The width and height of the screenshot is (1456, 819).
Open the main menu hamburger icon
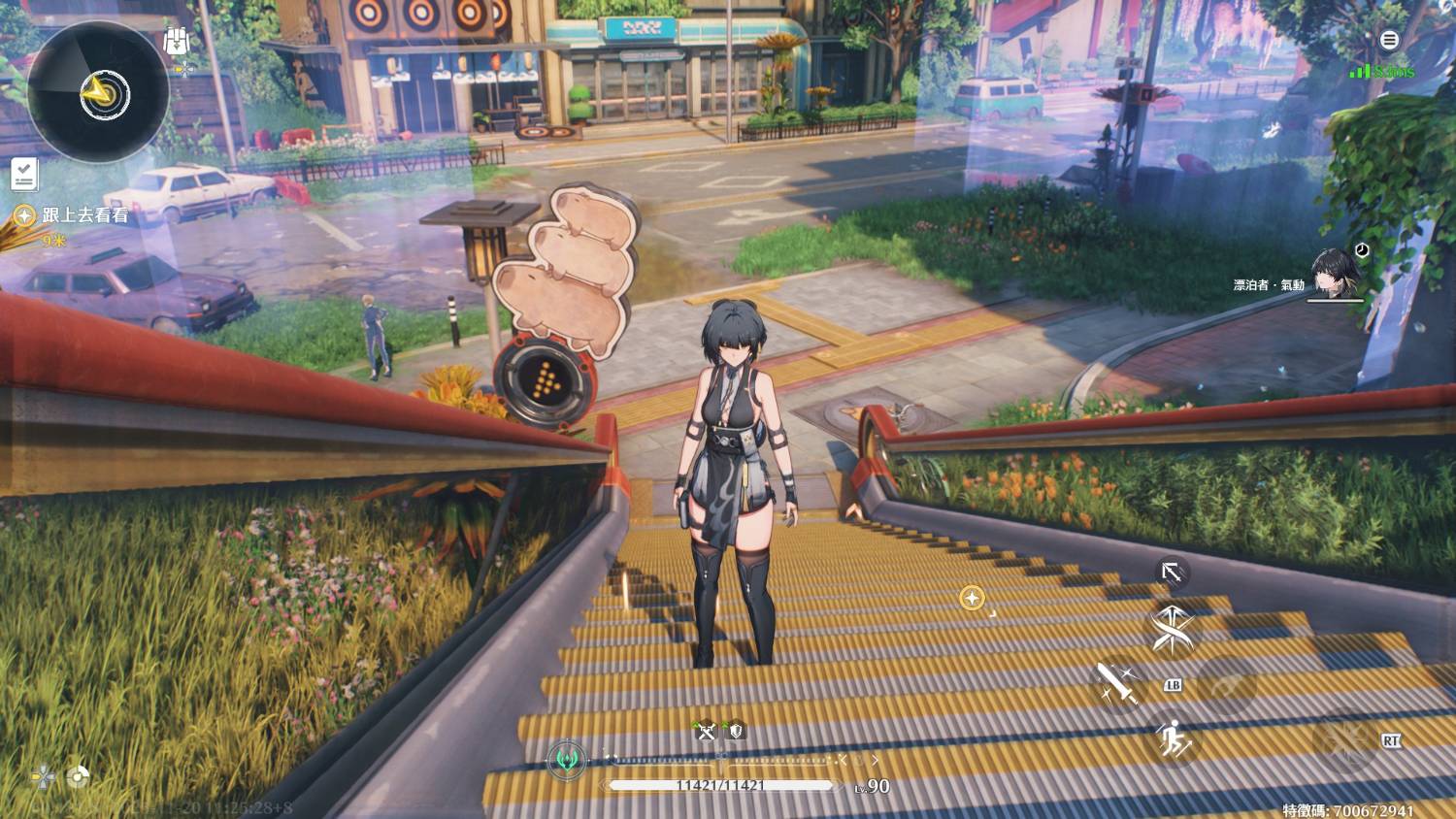point(1389,40)
